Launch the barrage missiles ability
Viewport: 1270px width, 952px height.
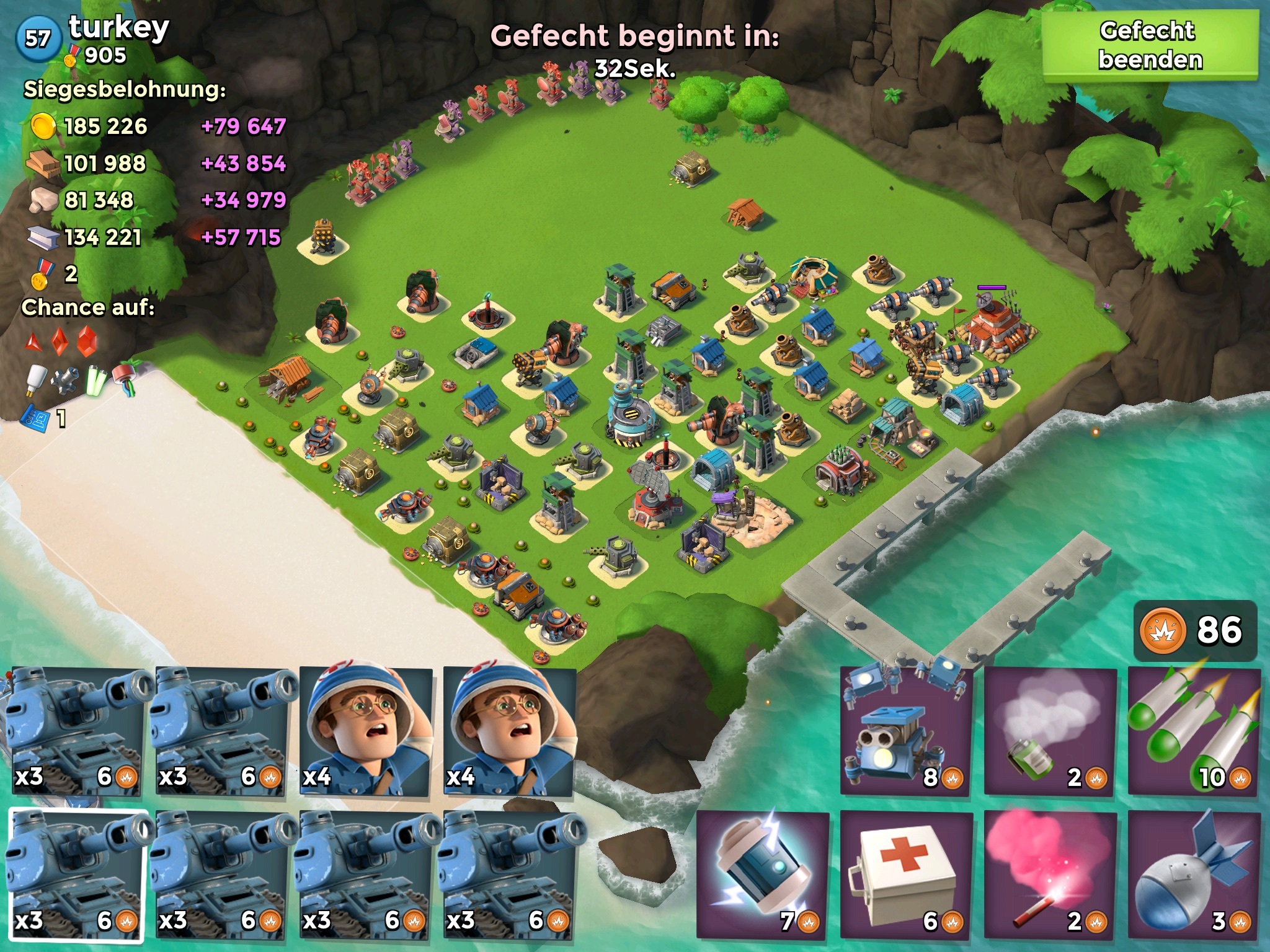point(1194,731)
